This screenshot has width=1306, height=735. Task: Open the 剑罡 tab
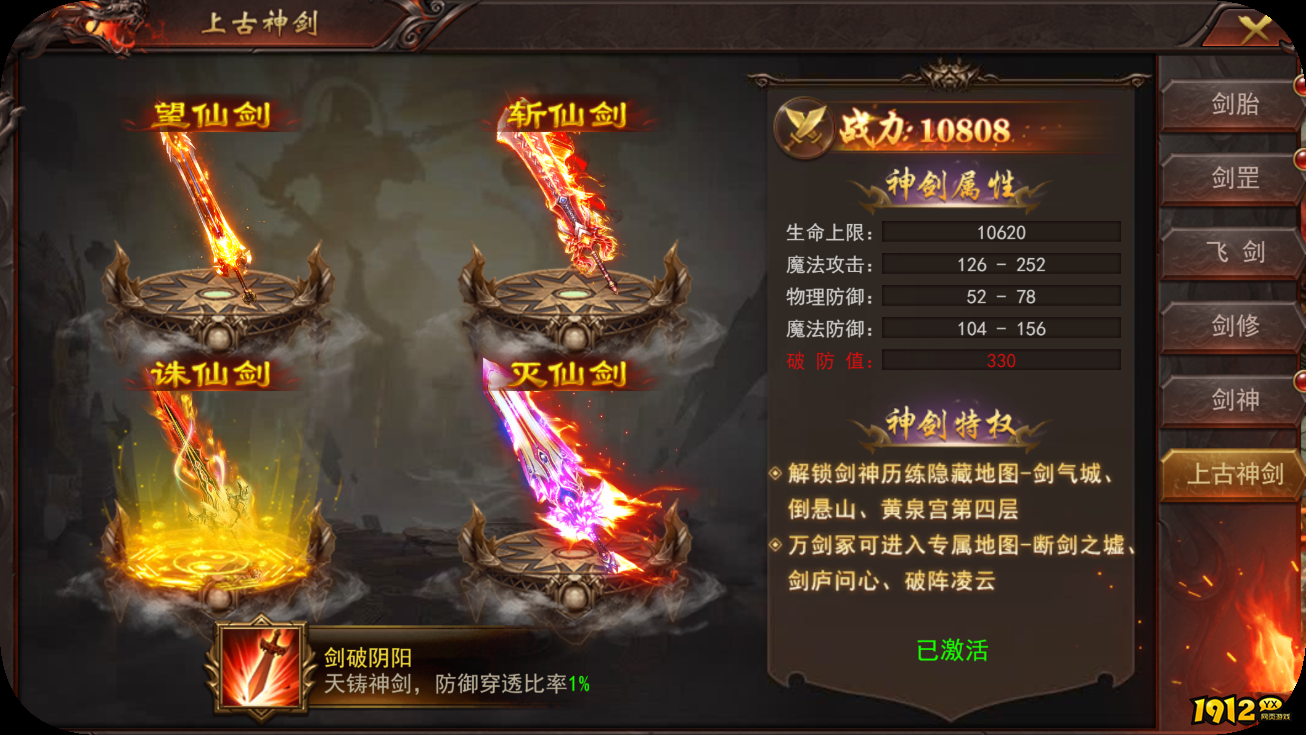(x=1233, y=178)
